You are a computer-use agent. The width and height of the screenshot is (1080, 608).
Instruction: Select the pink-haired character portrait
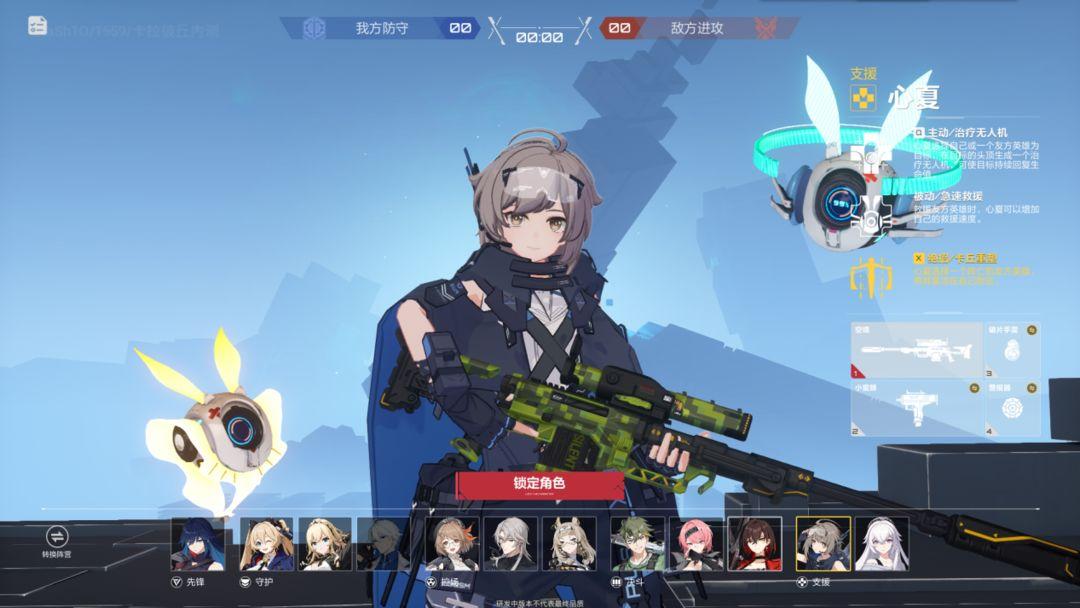(696, 543)
